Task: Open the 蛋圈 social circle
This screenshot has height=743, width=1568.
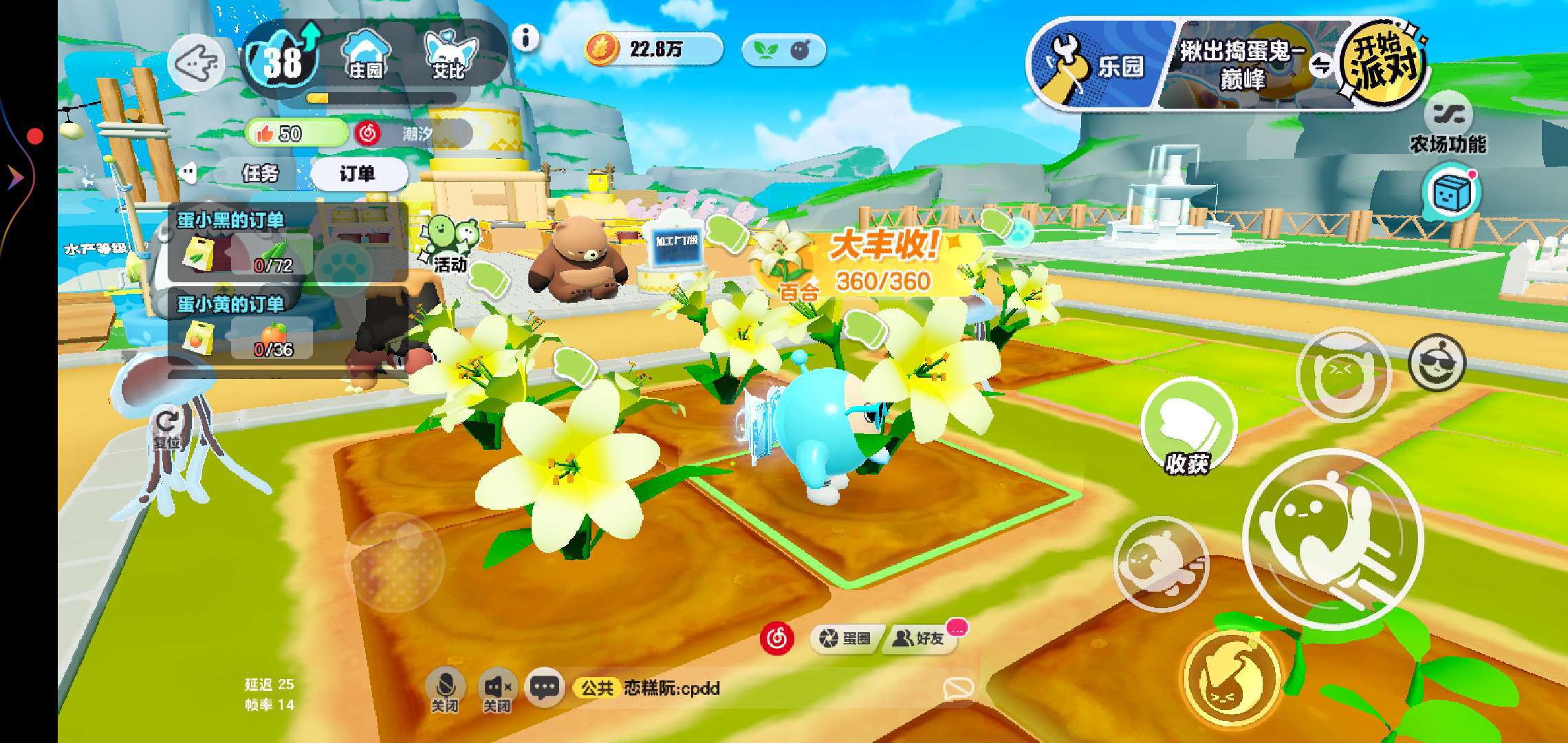Action: (846, 638)
